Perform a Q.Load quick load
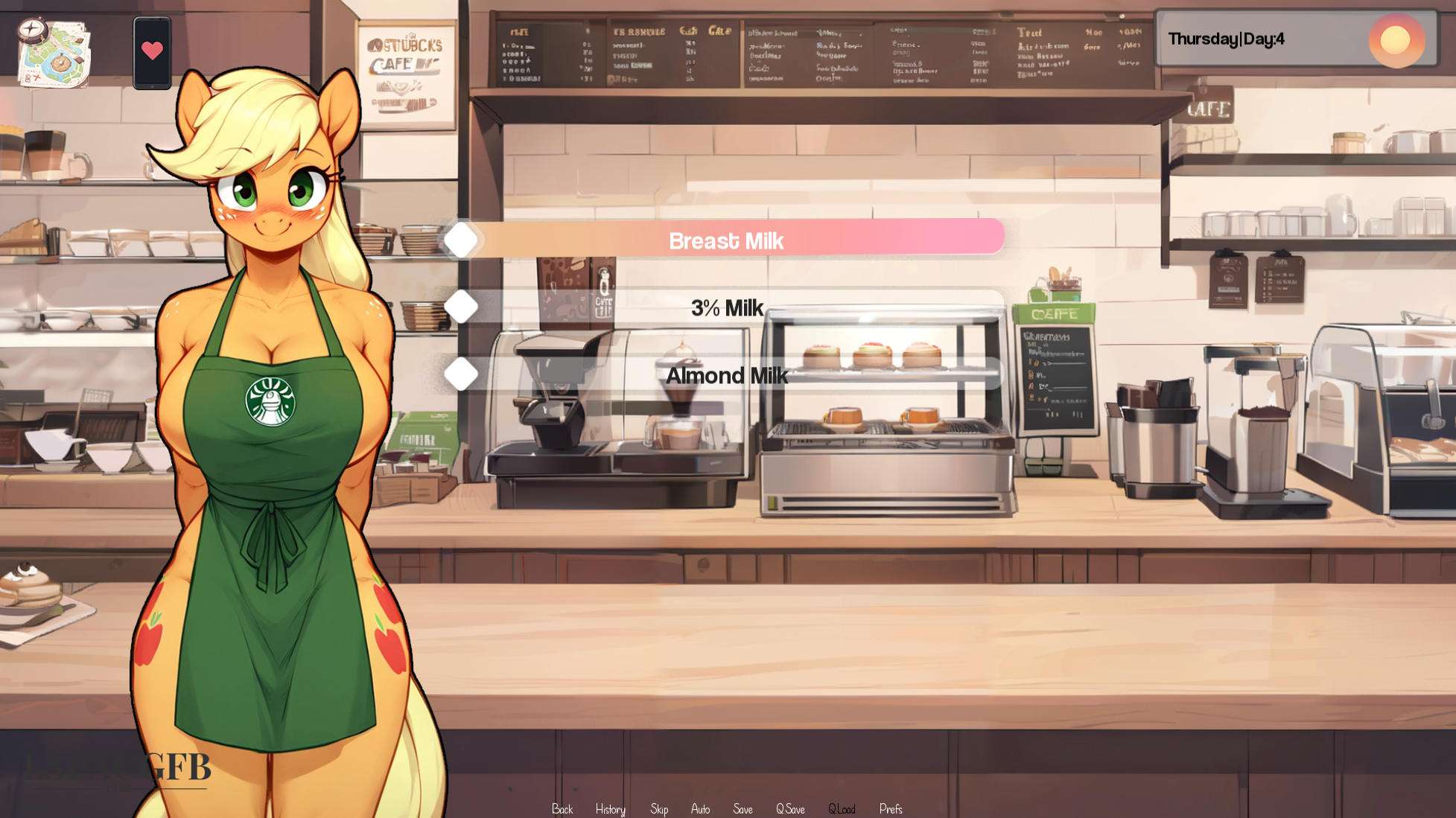Screen dimensions: 1456x818 [x=843, y=809]
